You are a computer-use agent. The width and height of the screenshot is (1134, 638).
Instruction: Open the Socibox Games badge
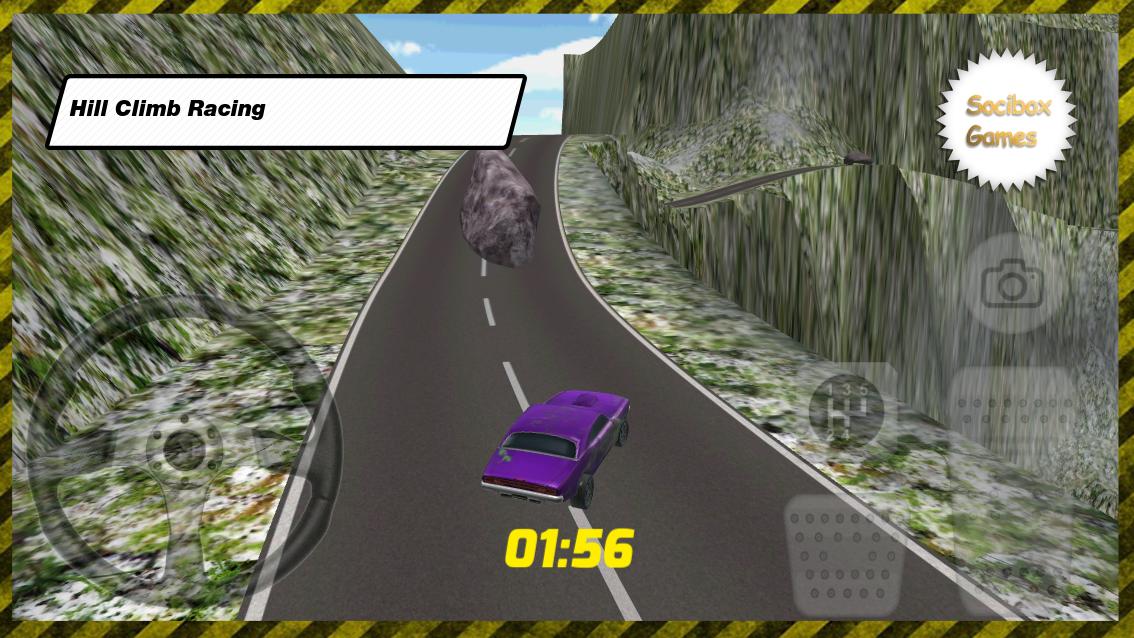click(1007, 123)
